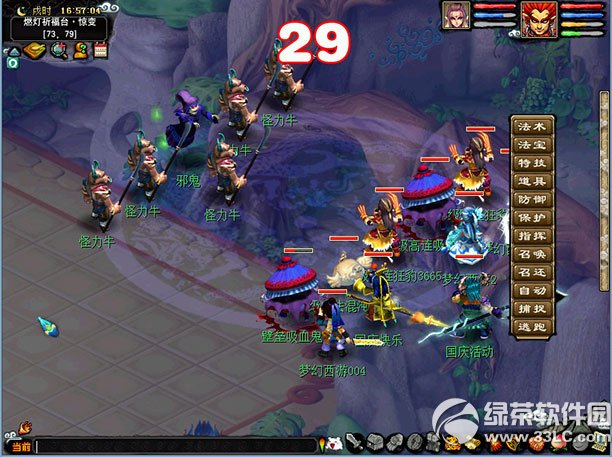Open the 法宝 treasure command

click(x=531, y=145)
